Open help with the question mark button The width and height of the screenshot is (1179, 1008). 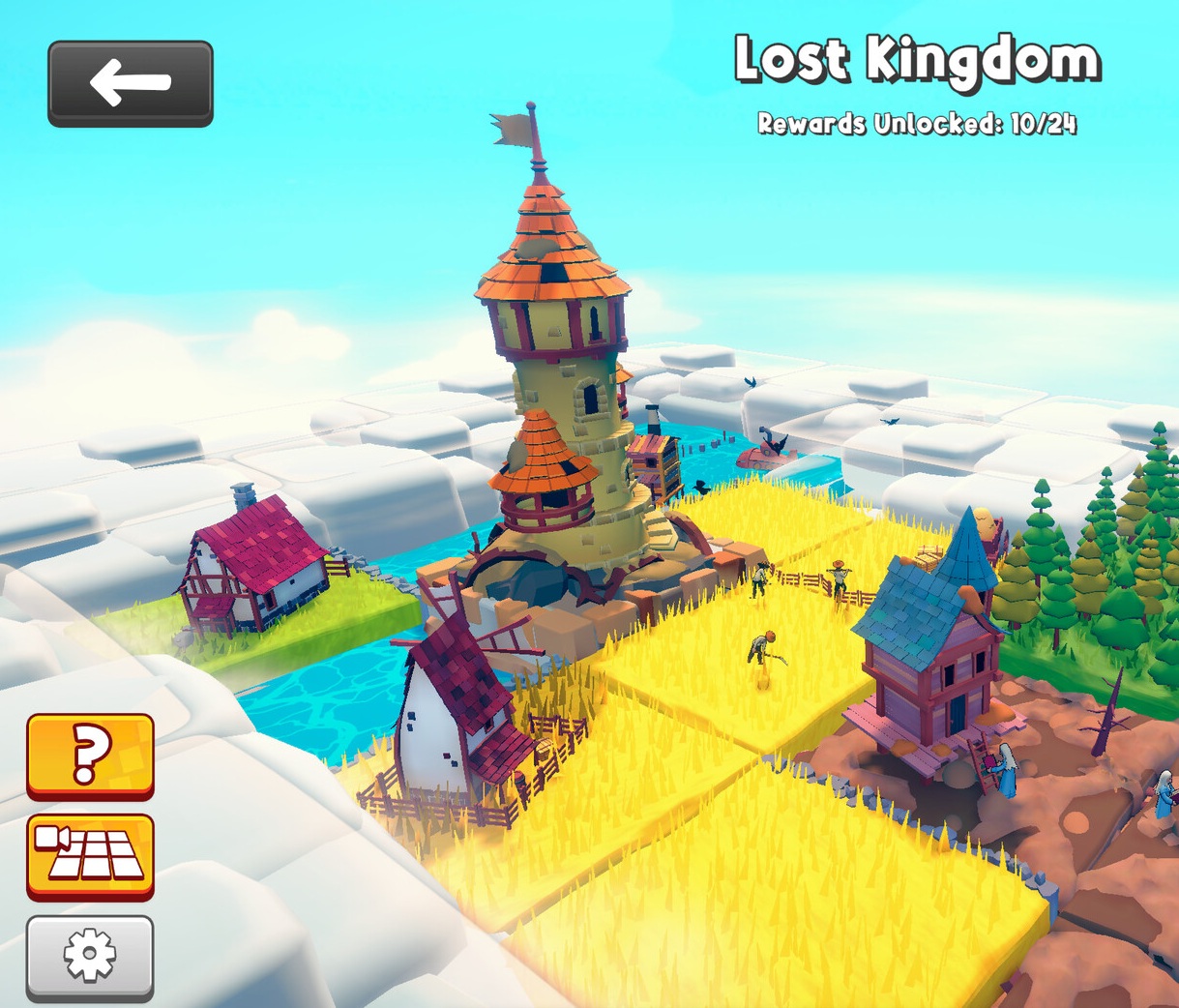pos(90,756)
